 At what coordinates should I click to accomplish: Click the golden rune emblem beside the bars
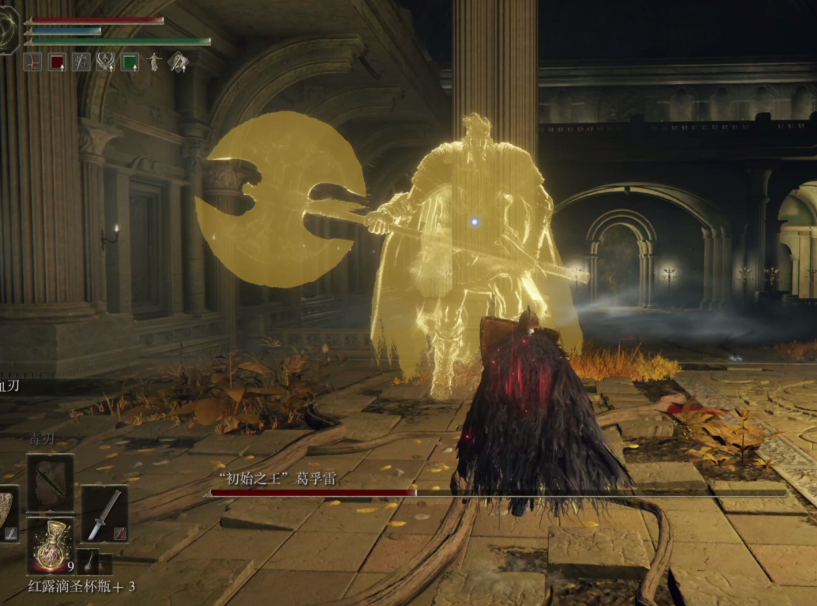(x=8, y=30)
